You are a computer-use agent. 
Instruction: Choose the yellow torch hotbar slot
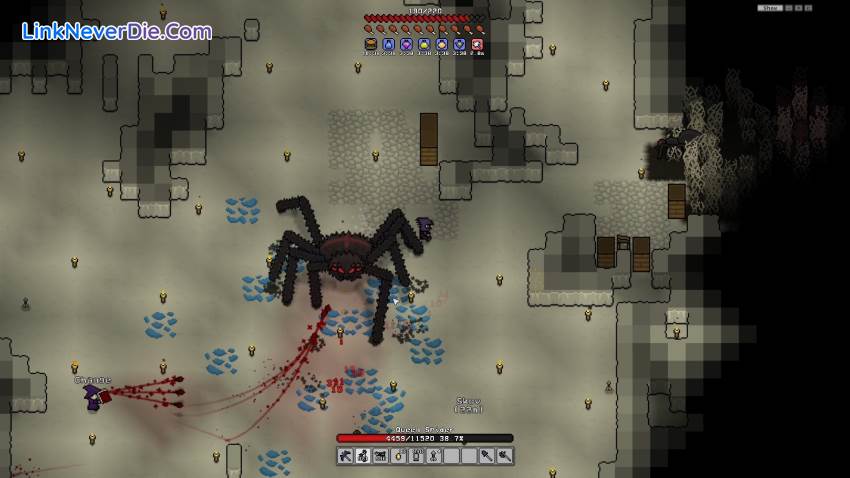point(398,456)
